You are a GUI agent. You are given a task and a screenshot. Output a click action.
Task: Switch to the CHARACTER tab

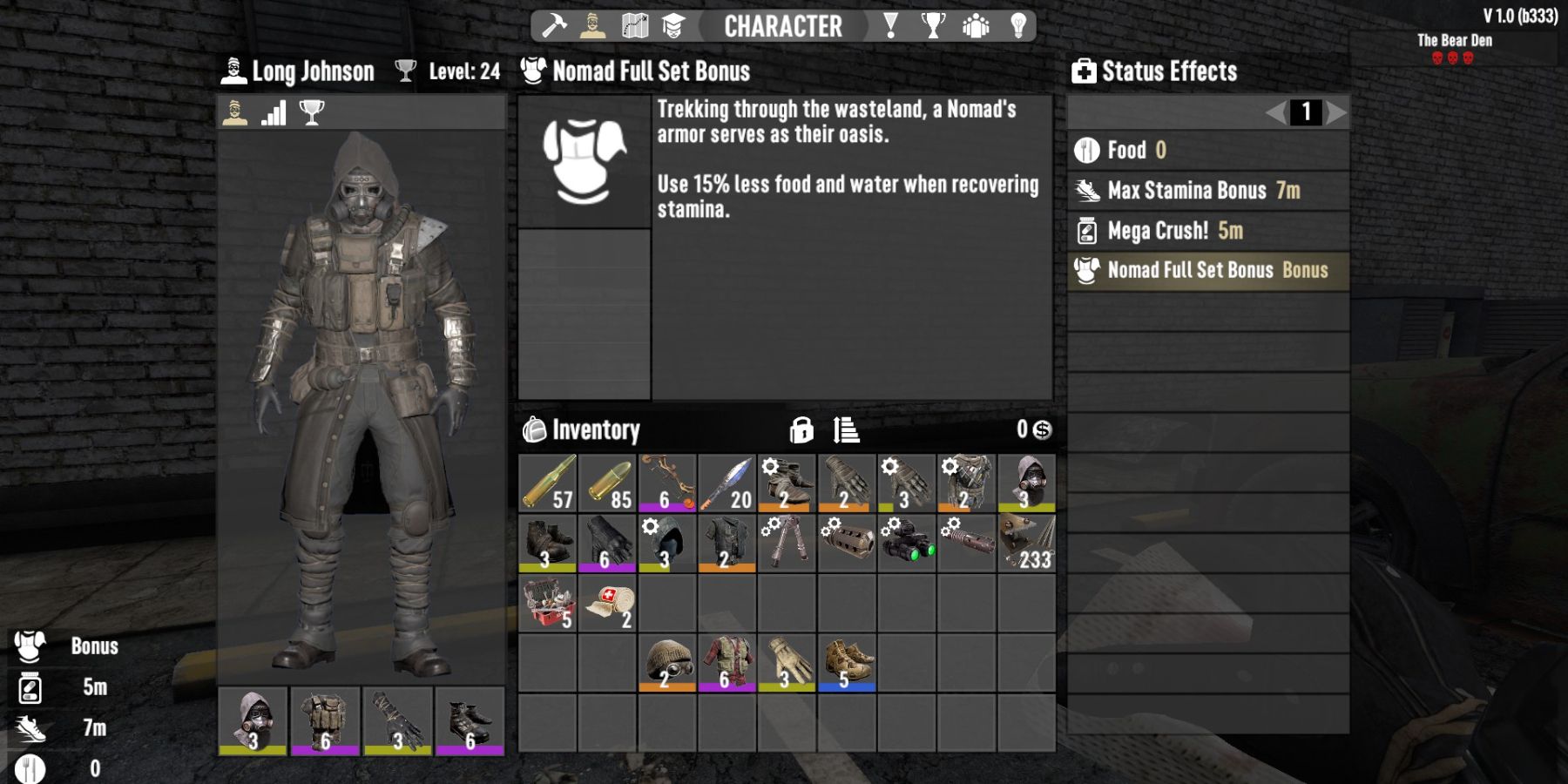(781, 26)
